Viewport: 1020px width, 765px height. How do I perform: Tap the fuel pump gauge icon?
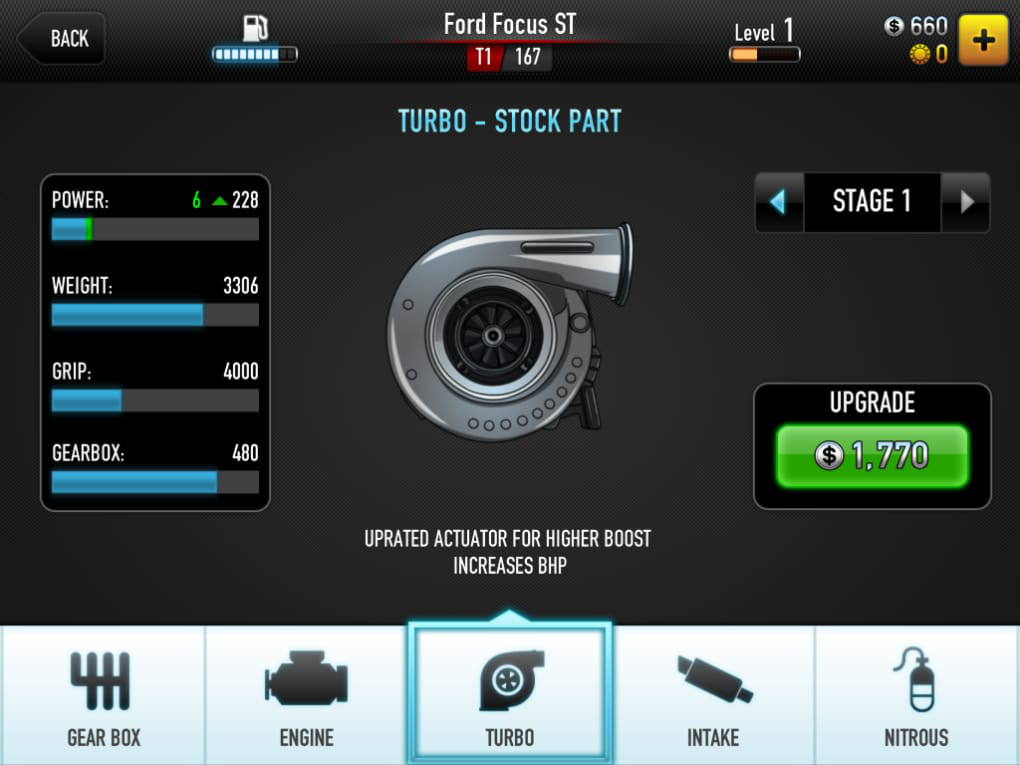coord(255,30)
